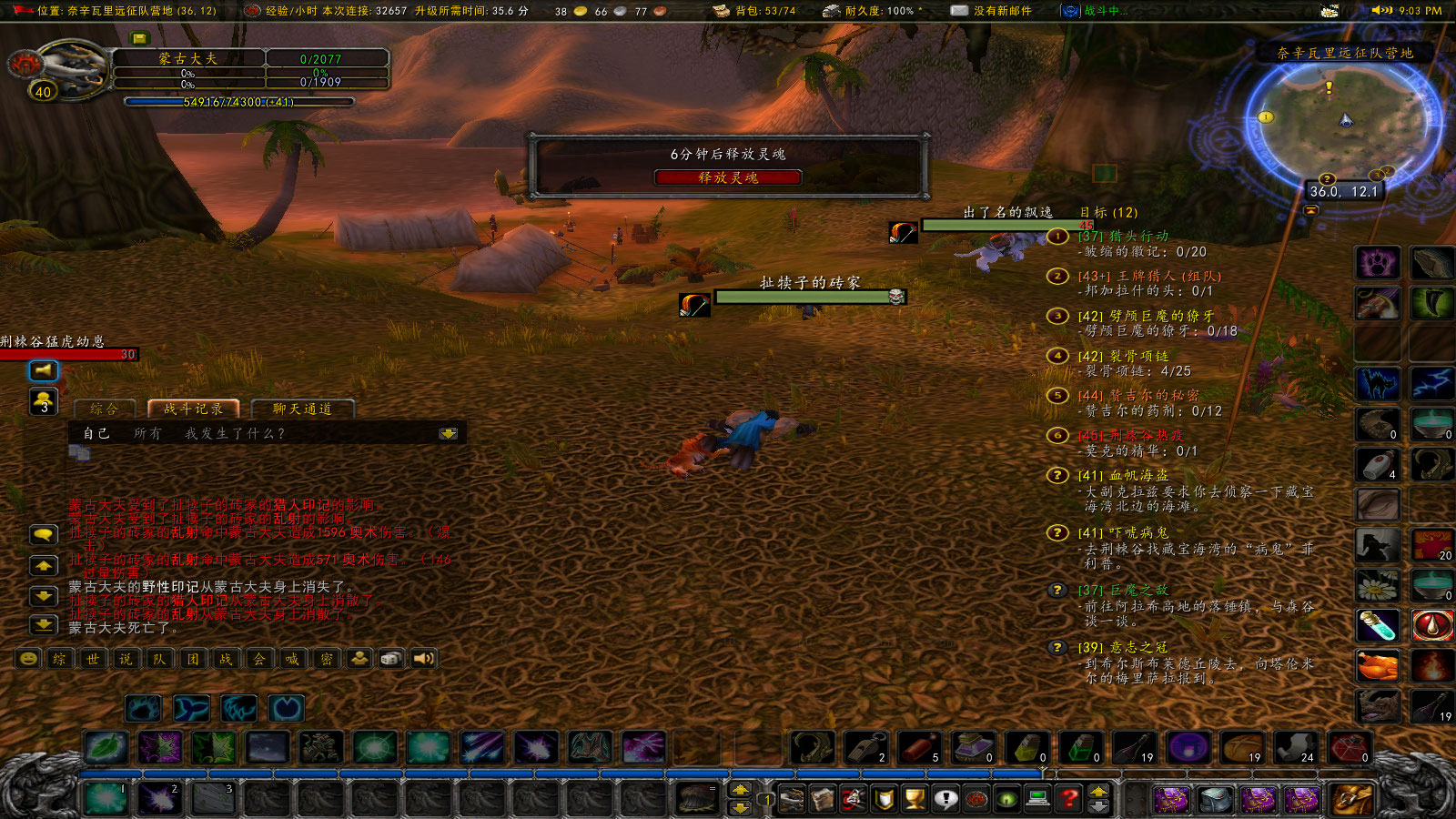Collapse quest [37] 猎头行动 via its numbered circle
Viewport: 1456px width, 819px height.
[1056, 238]
